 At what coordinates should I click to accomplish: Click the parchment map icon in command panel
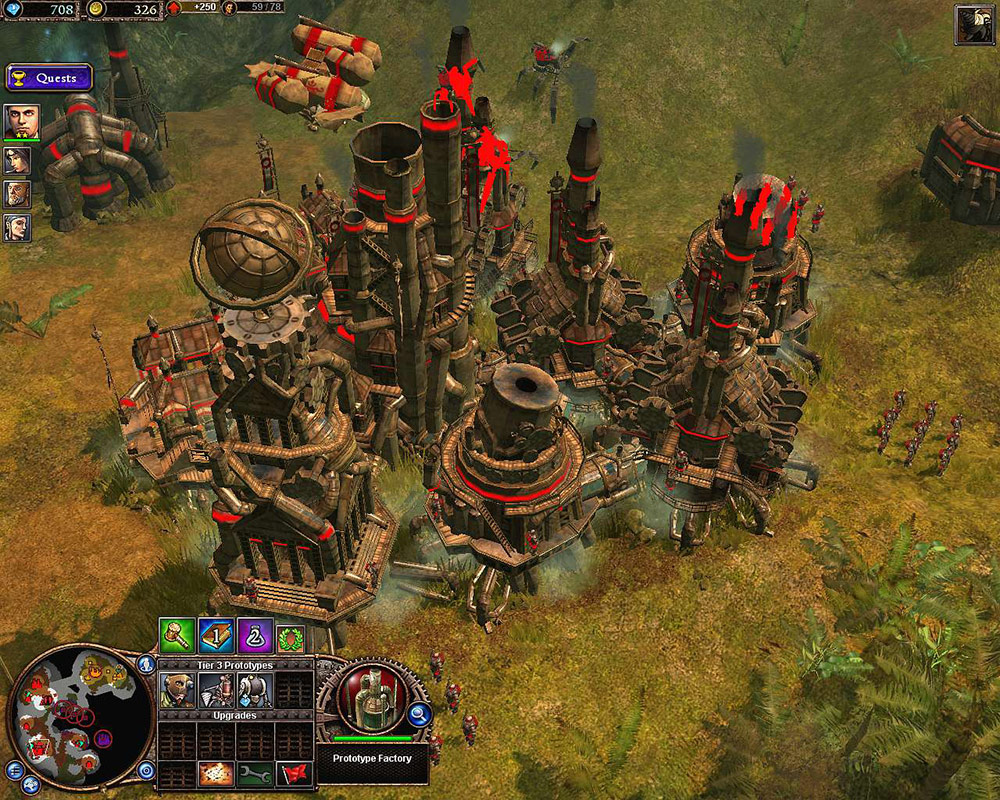tap(215, 773)
